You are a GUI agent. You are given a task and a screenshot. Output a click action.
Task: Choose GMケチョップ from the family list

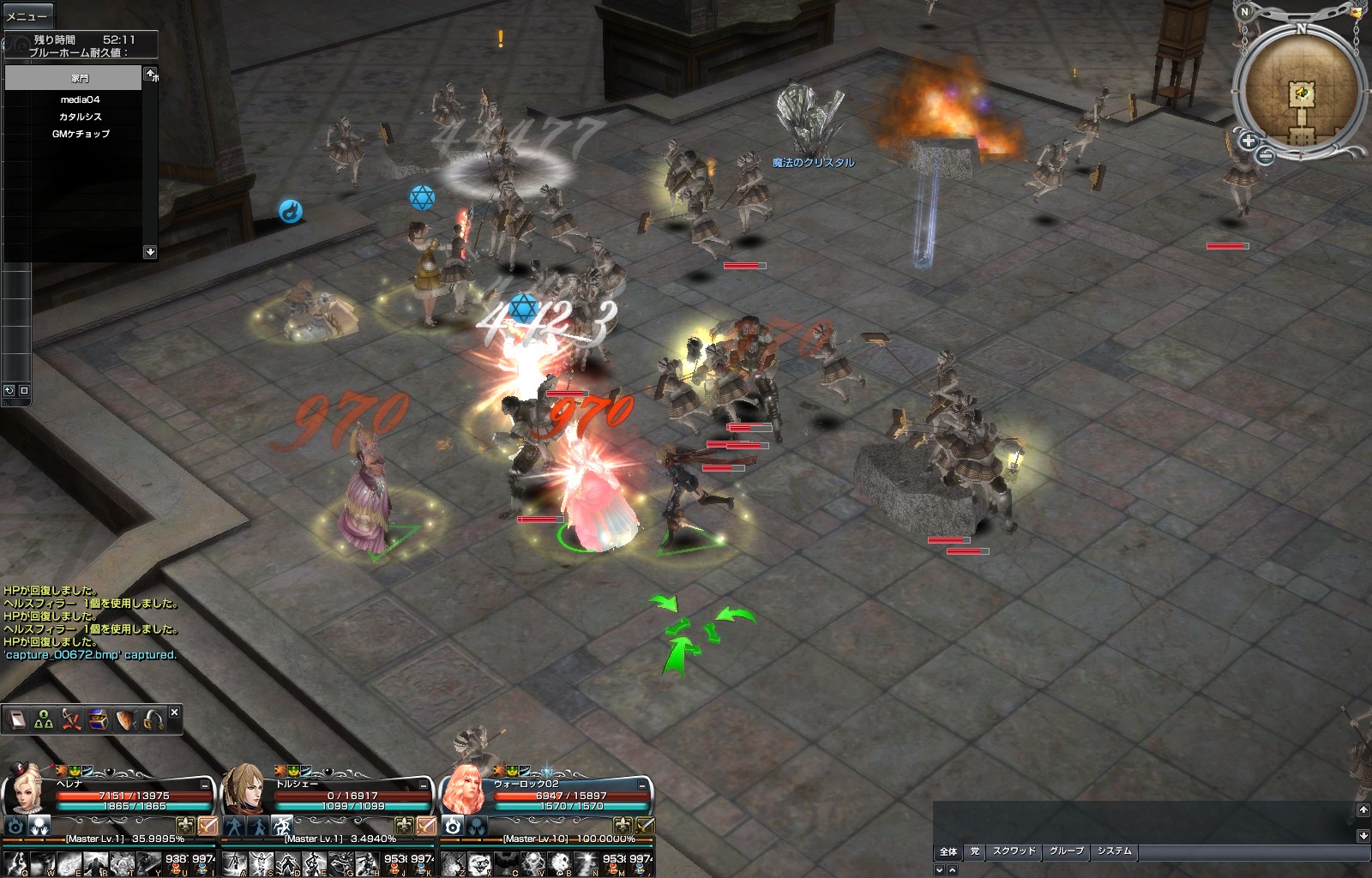[80, 134]
